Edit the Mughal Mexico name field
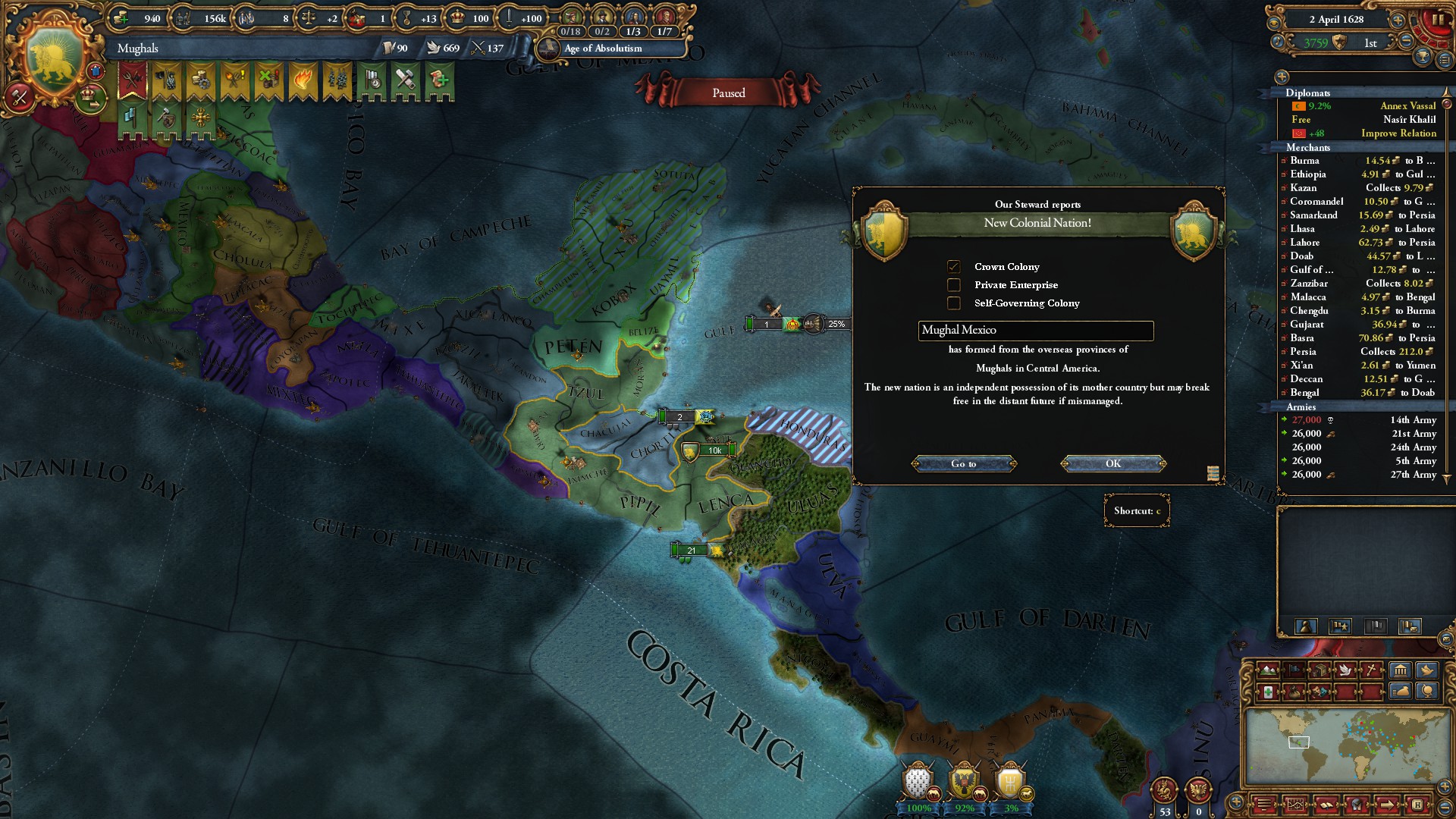Image resolution: width=1456 pixels, height=819 pixels. [1035, 330]
